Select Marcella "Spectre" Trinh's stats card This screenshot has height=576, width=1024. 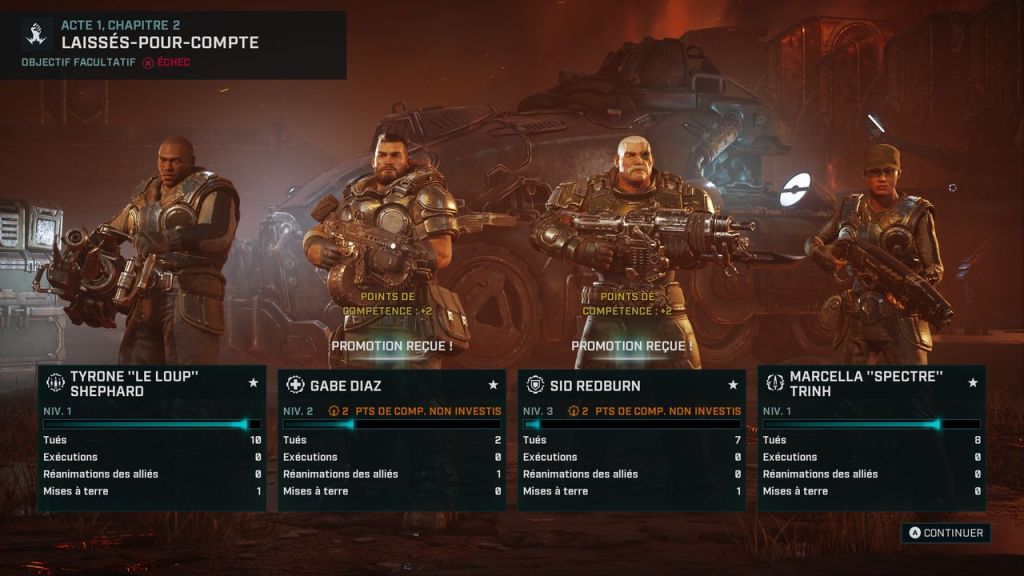click(871, 439)
